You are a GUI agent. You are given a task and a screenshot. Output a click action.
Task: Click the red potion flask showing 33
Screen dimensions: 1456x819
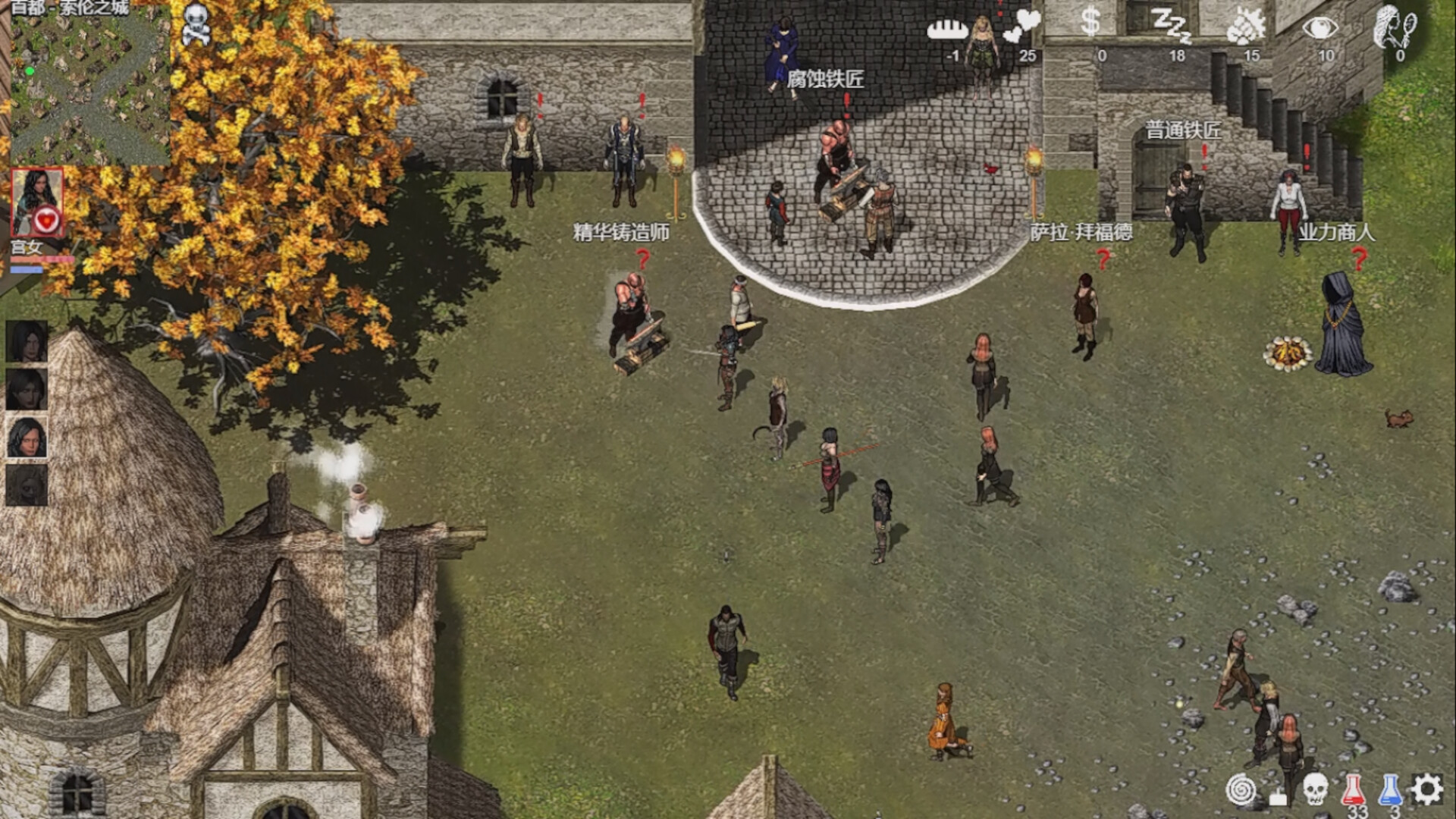[1353, 787]
